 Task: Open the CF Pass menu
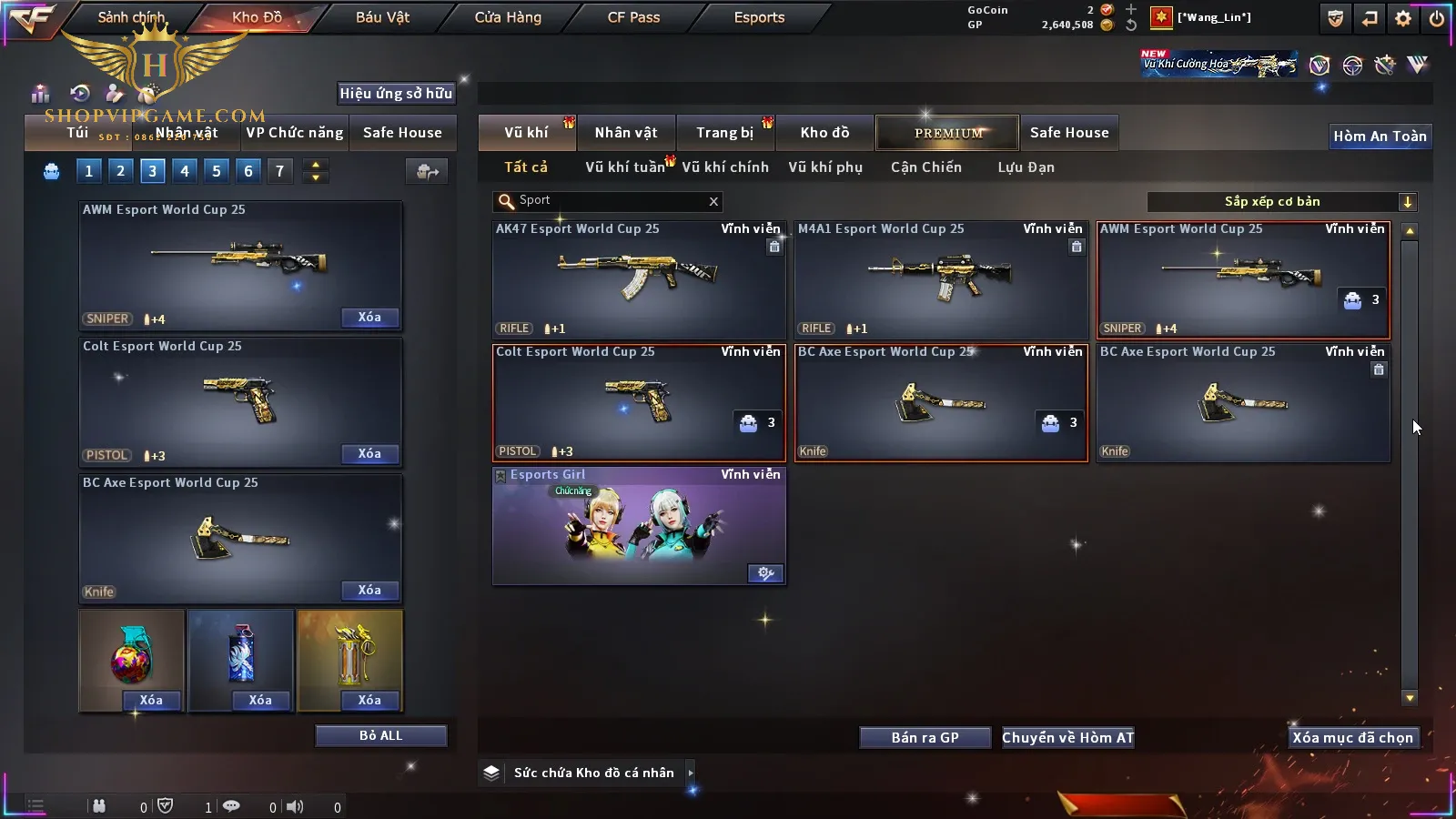[x=633, y=17]
